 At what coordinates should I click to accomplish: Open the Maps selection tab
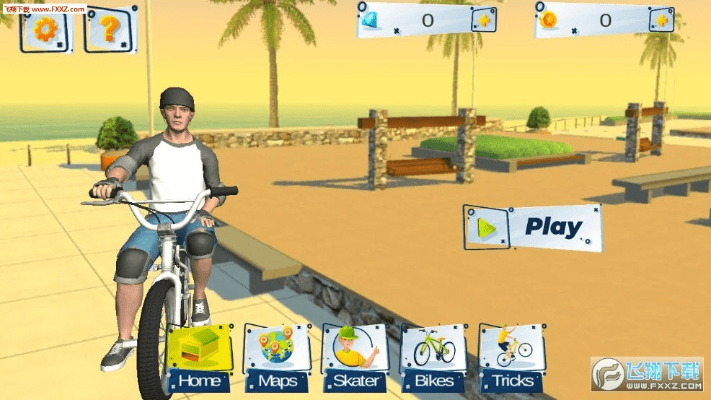coord(277,357)
